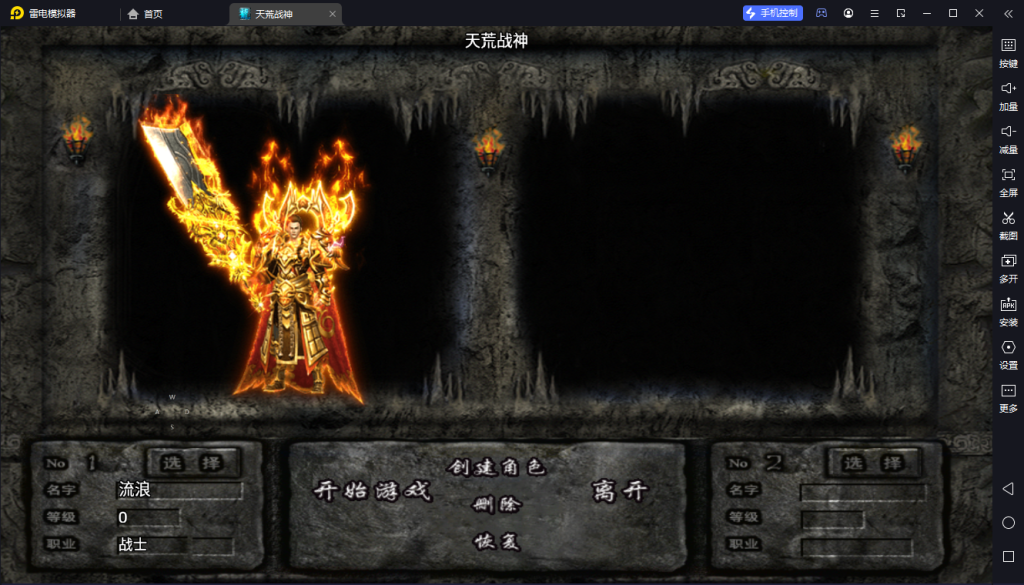
Task: Take a screenshot with 截图
Action: click(1008, 223)
